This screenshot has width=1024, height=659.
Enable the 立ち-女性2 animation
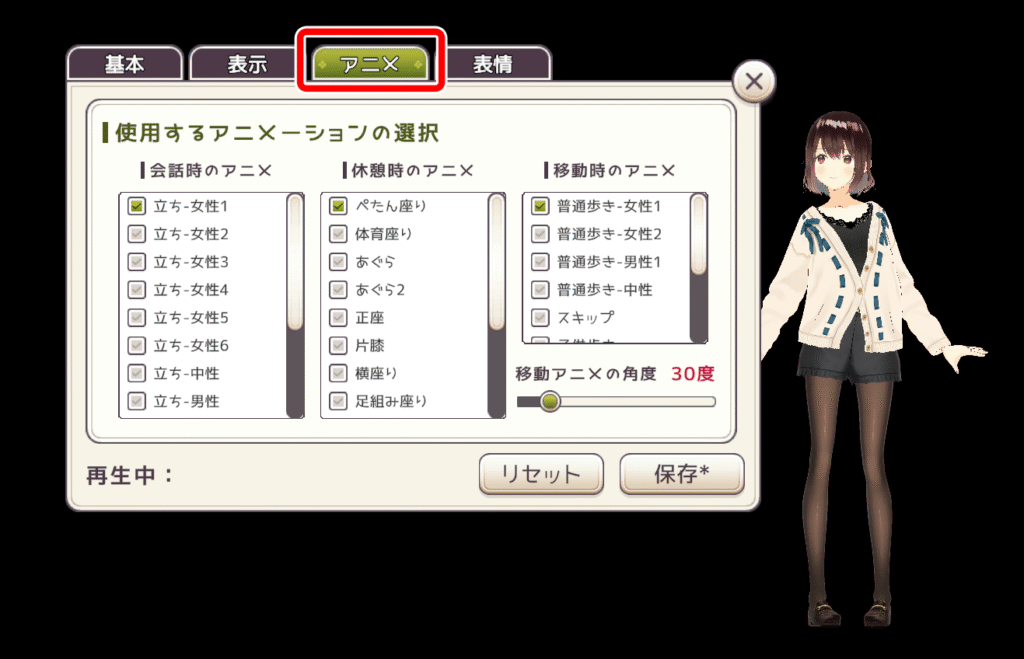point(137,234)
